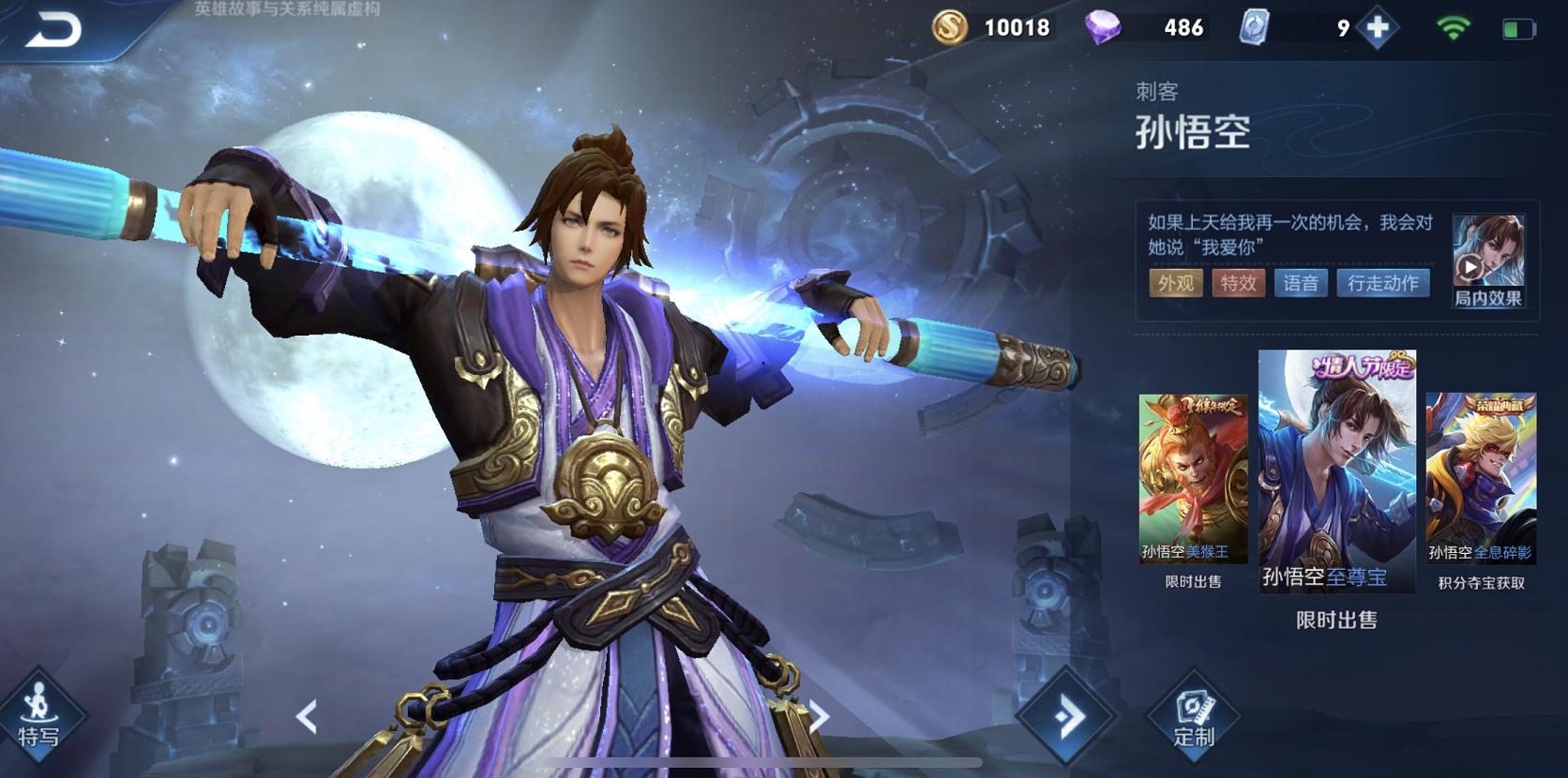Tap the gold coin currency icon
Viewport: 1568px width, 778px height.
[x=950, y=27]
